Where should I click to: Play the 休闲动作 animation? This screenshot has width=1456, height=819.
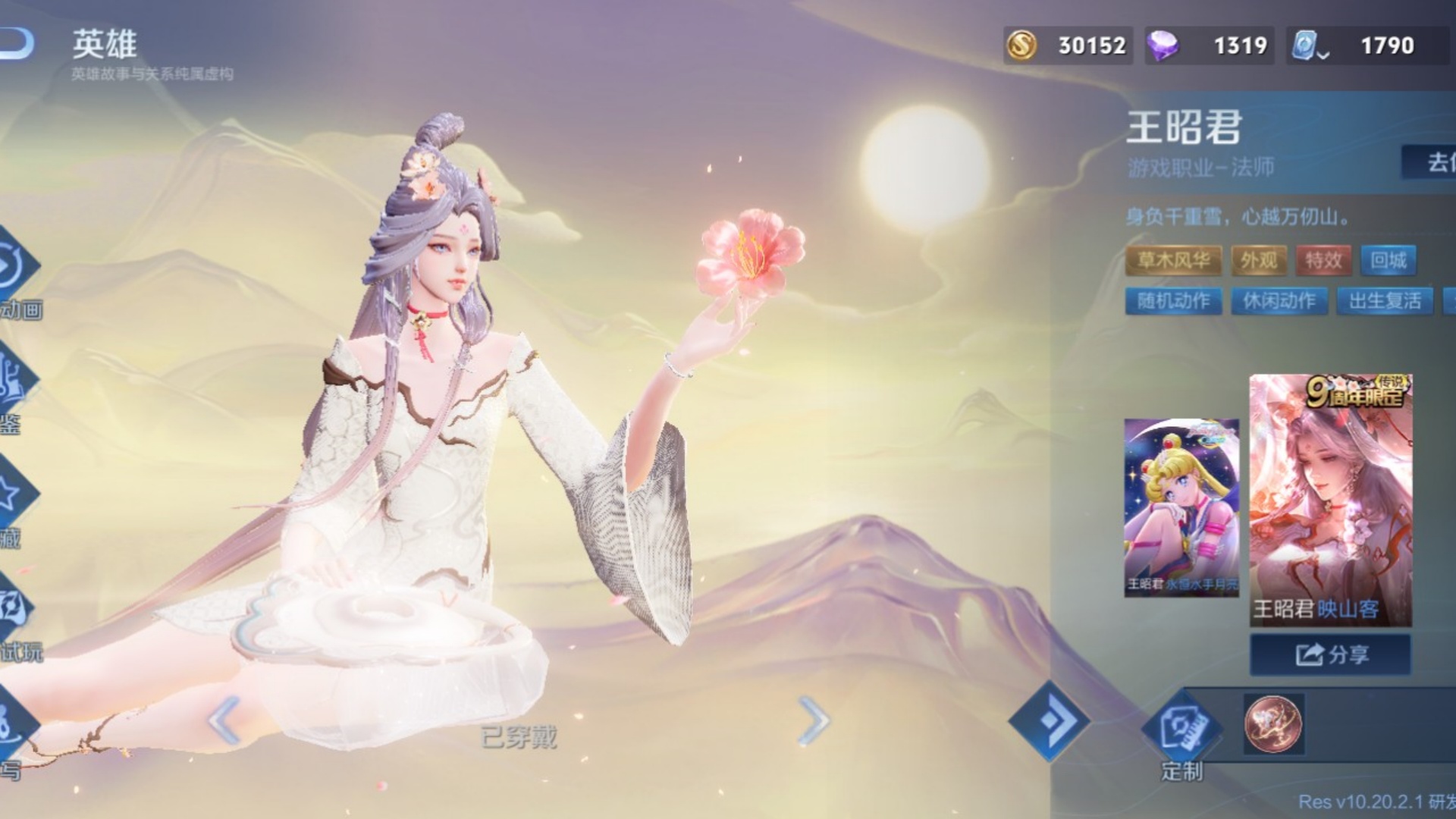(1279, 301)
